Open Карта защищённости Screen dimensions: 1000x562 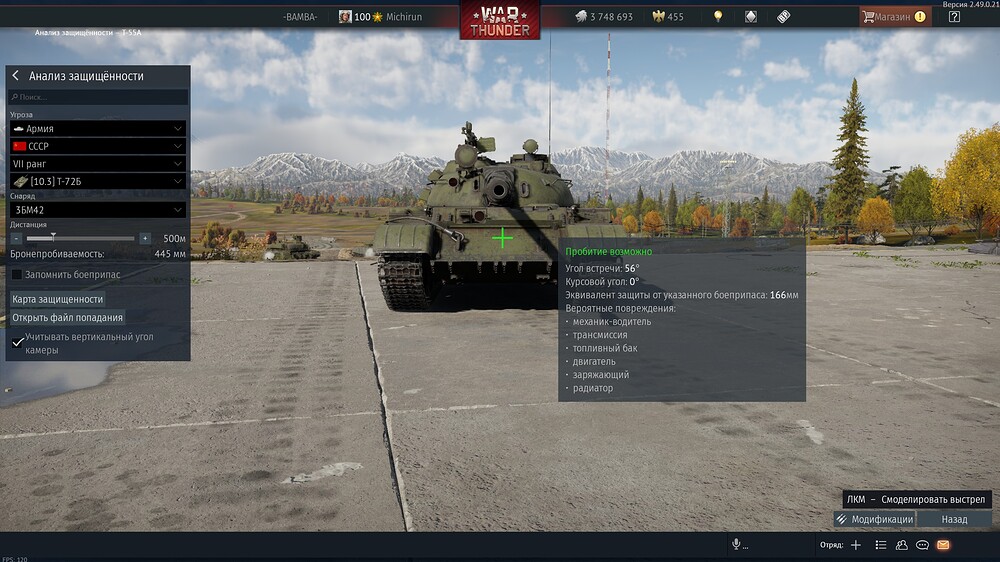(x=58, y=299)
